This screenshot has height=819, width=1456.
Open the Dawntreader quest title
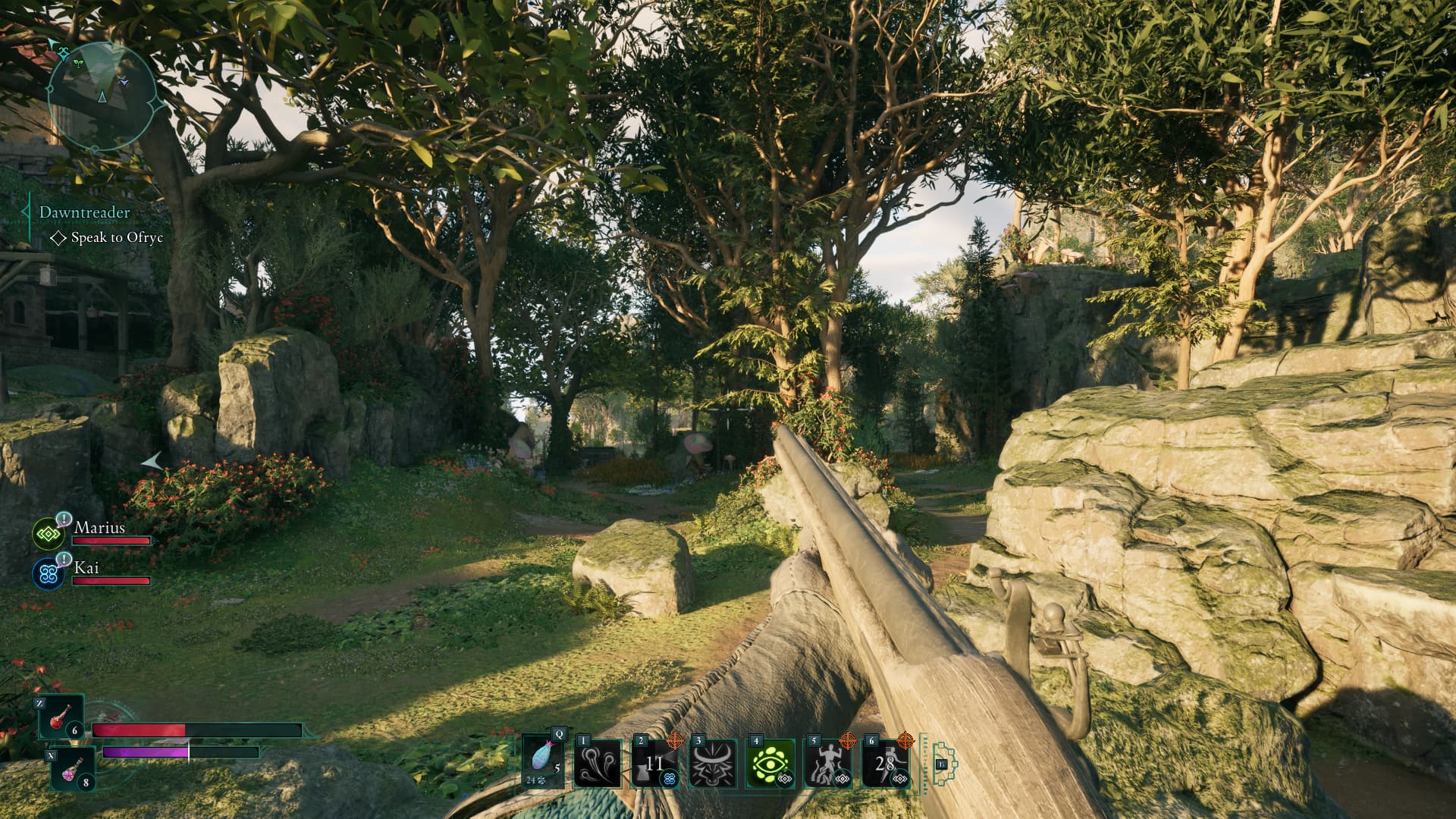(85, 213)
